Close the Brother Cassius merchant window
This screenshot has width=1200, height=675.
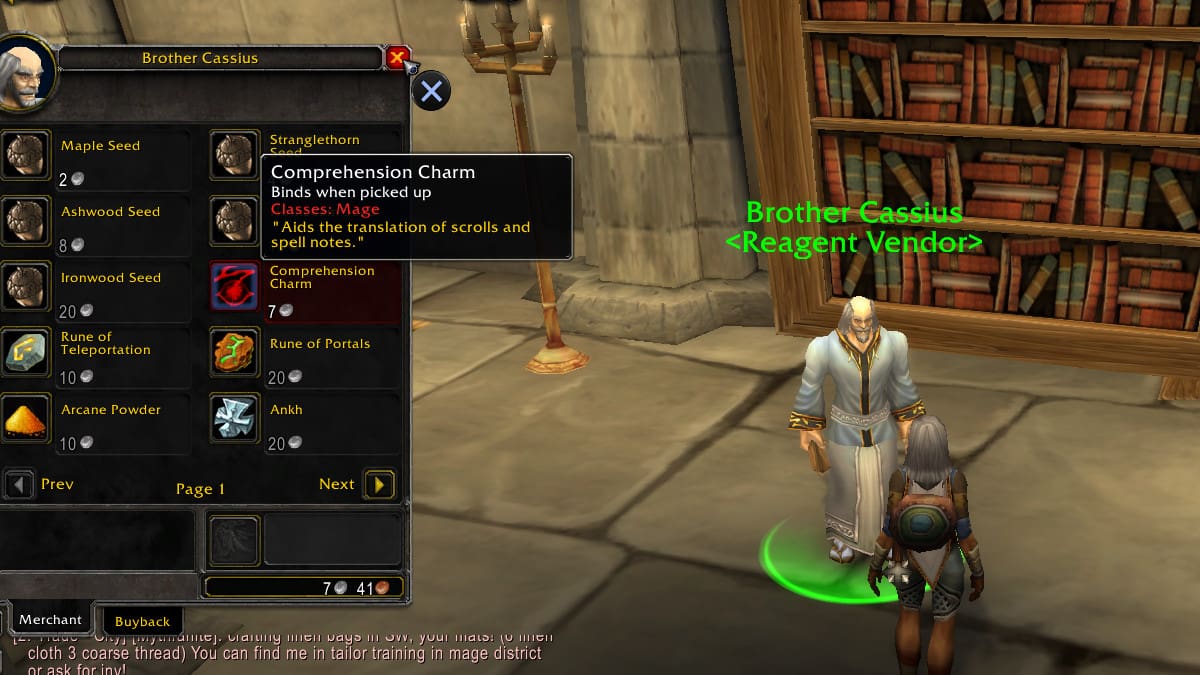(x=397, y=58)
